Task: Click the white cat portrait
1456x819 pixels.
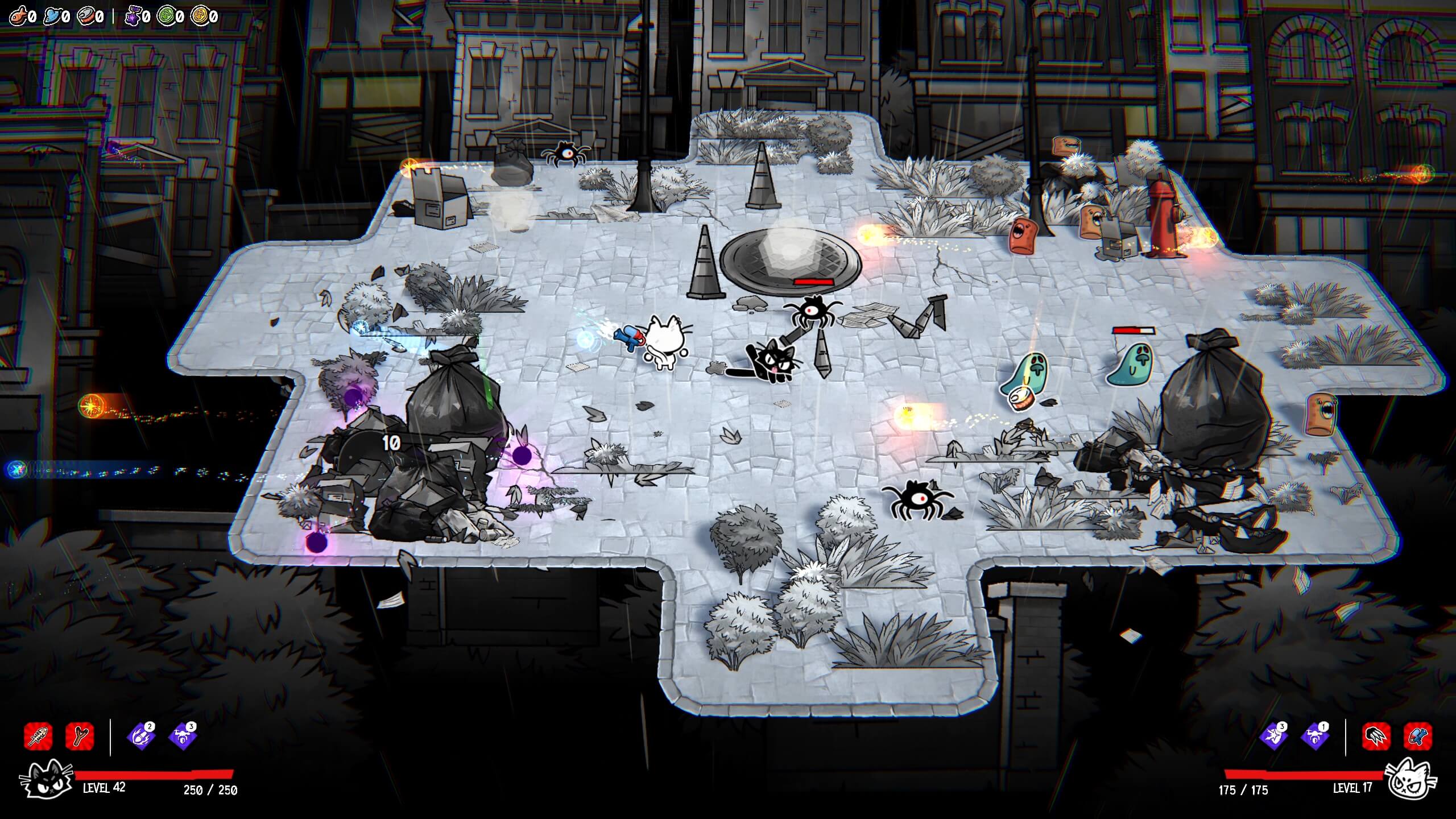Action: click(x=1411, y=779)
